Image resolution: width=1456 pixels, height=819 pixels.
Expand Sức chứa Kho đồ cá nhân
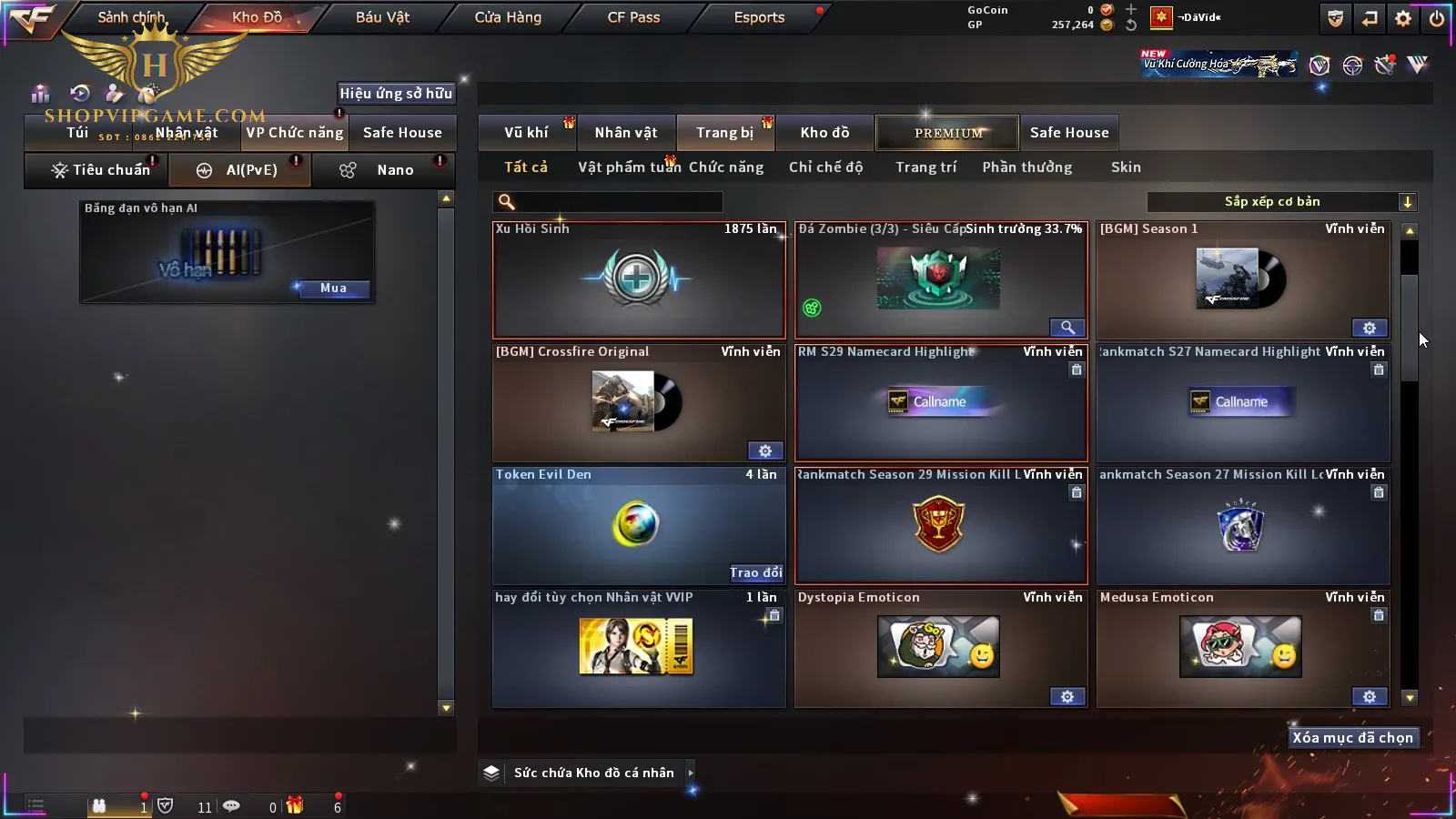(x=691, y=773)
